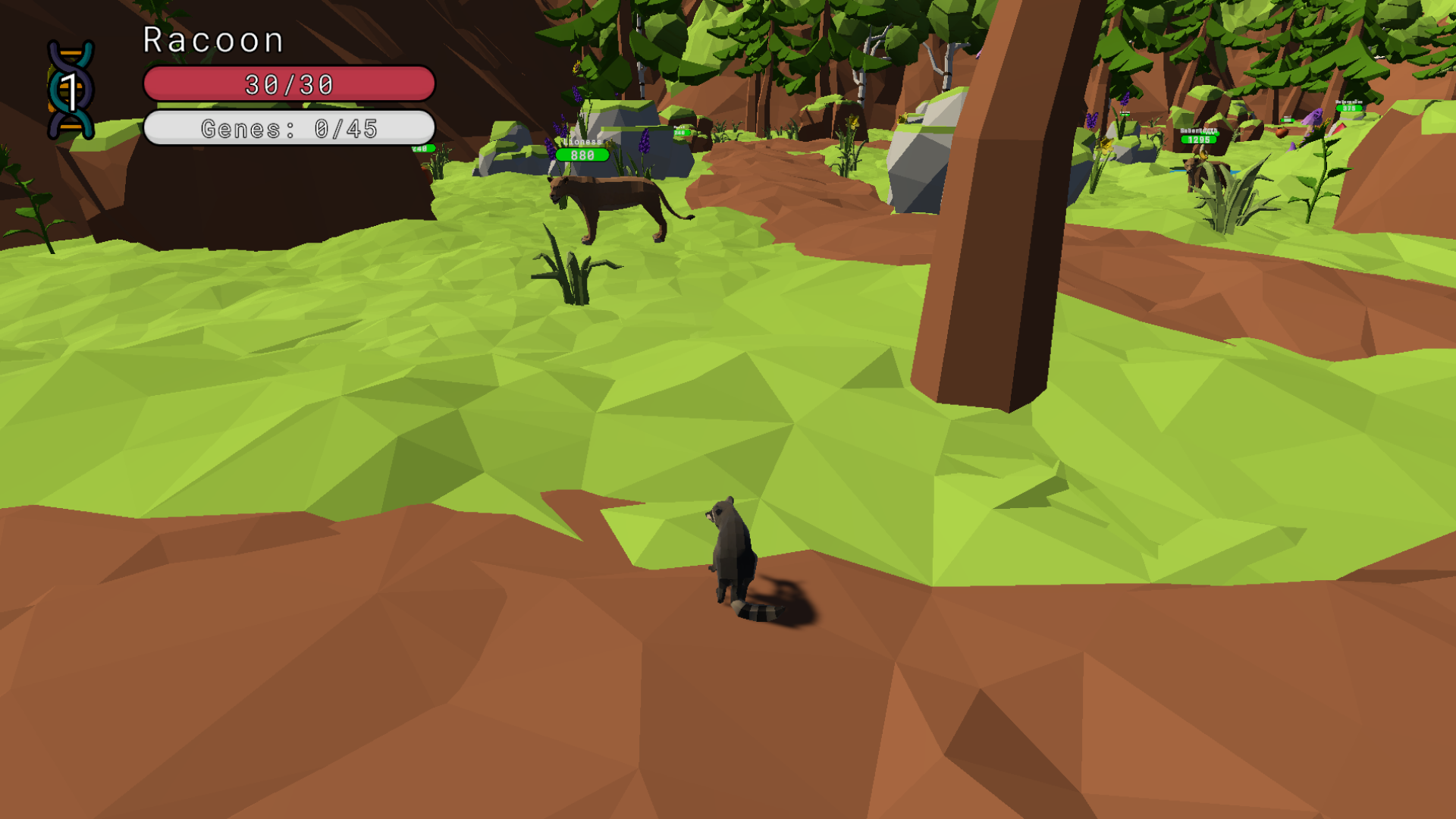Click the red 30/30 health bar
This screenshot has height=819, width=1456.
pyautogui.click(x=290, y=84)
